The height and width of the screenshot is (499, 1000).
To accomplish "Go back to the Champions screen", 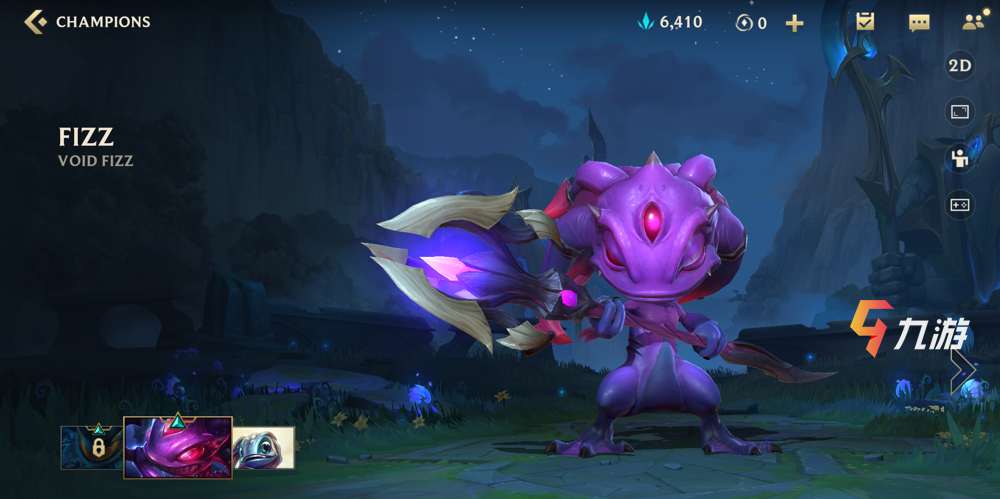I will 36,21.
